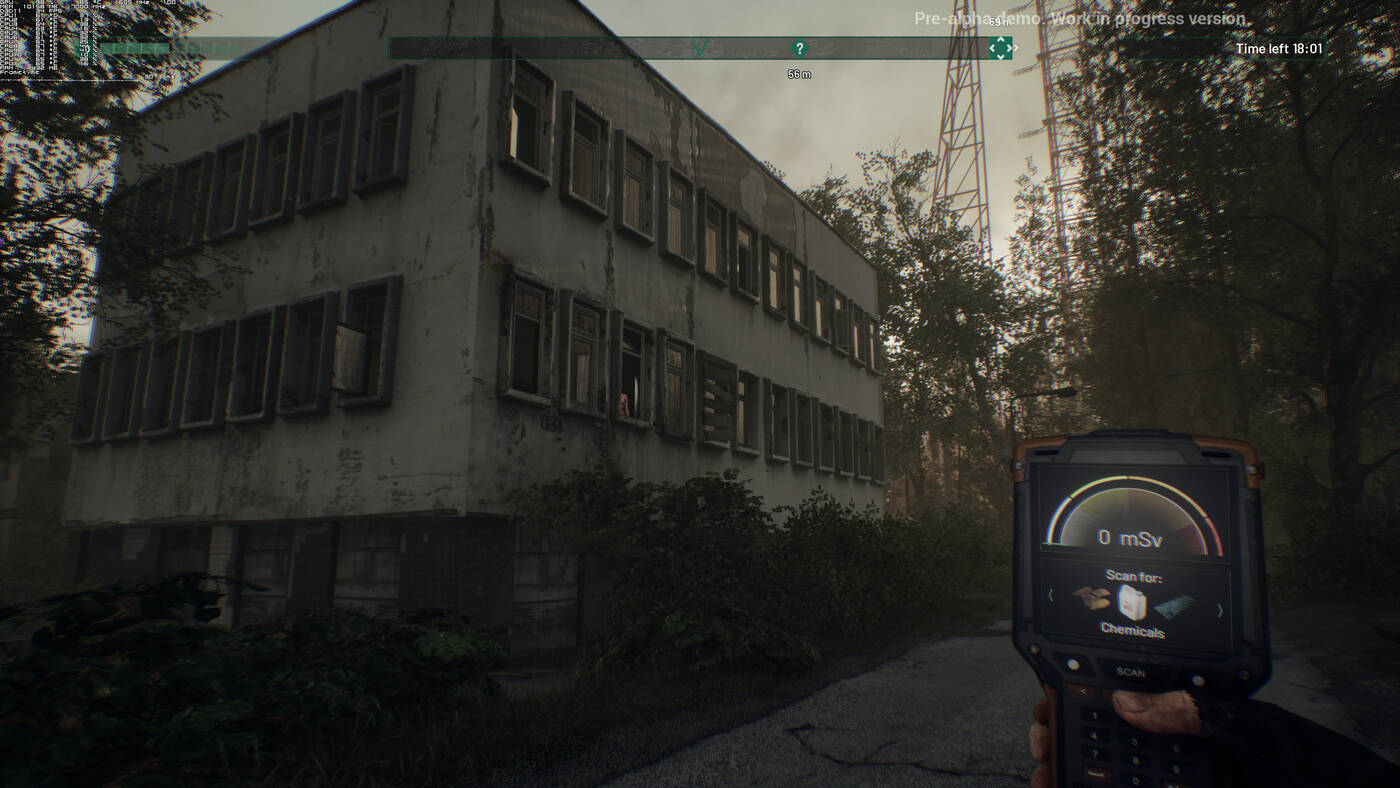
Task: Click the green checkmark objective marker on compass
Action: pos(700,47)
